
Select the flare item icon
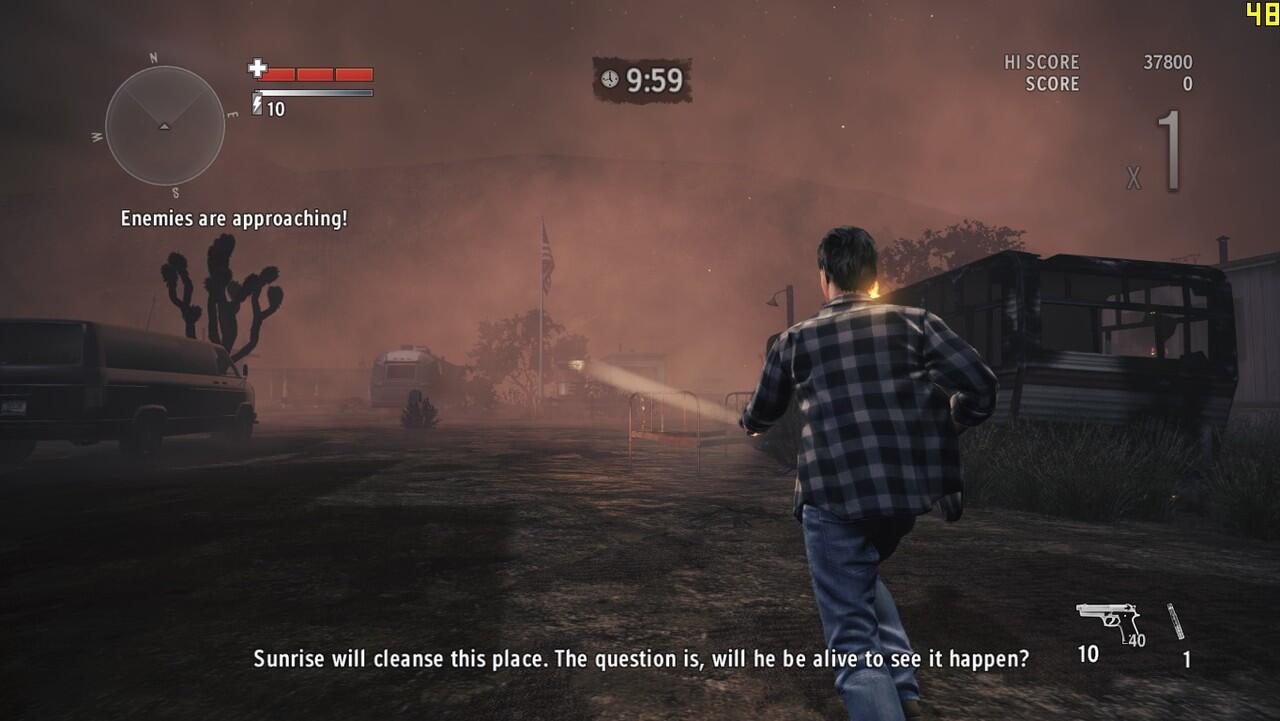pyautogui.click(x=1176, y=621)
